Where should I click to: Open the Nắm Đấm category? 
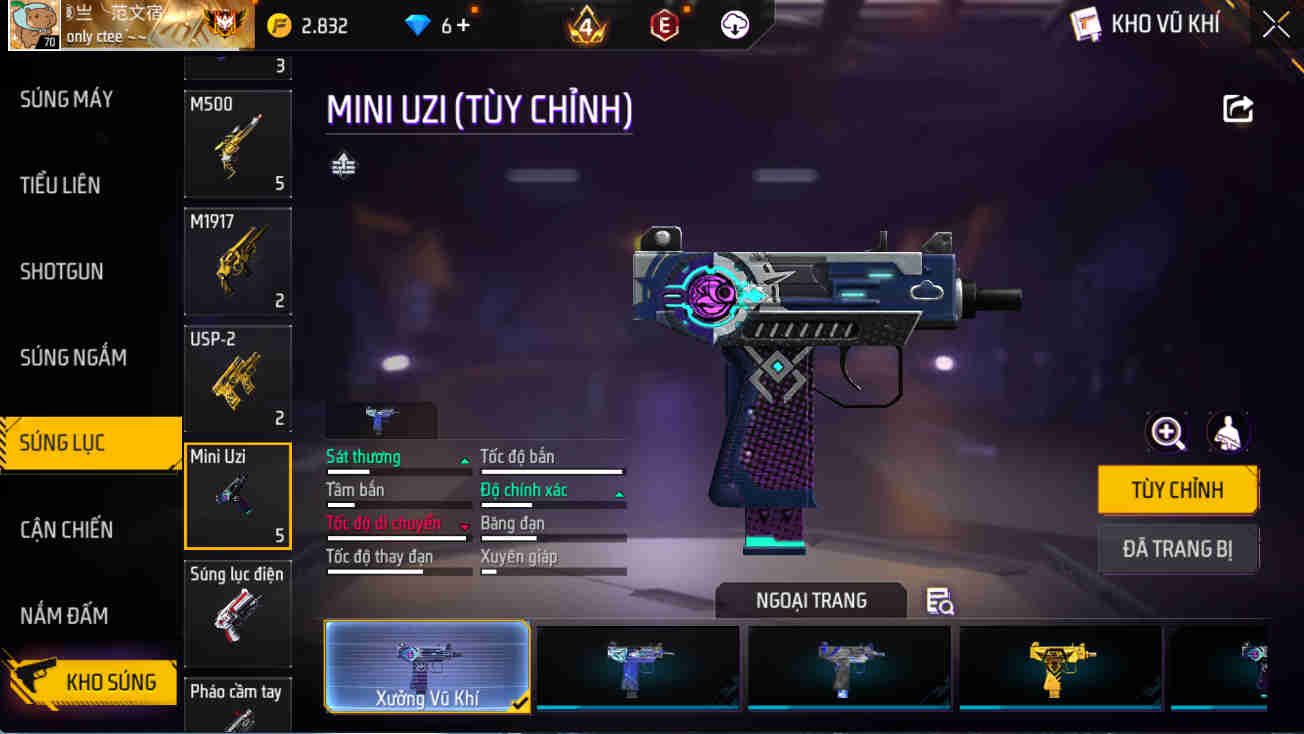click(64, 615)
